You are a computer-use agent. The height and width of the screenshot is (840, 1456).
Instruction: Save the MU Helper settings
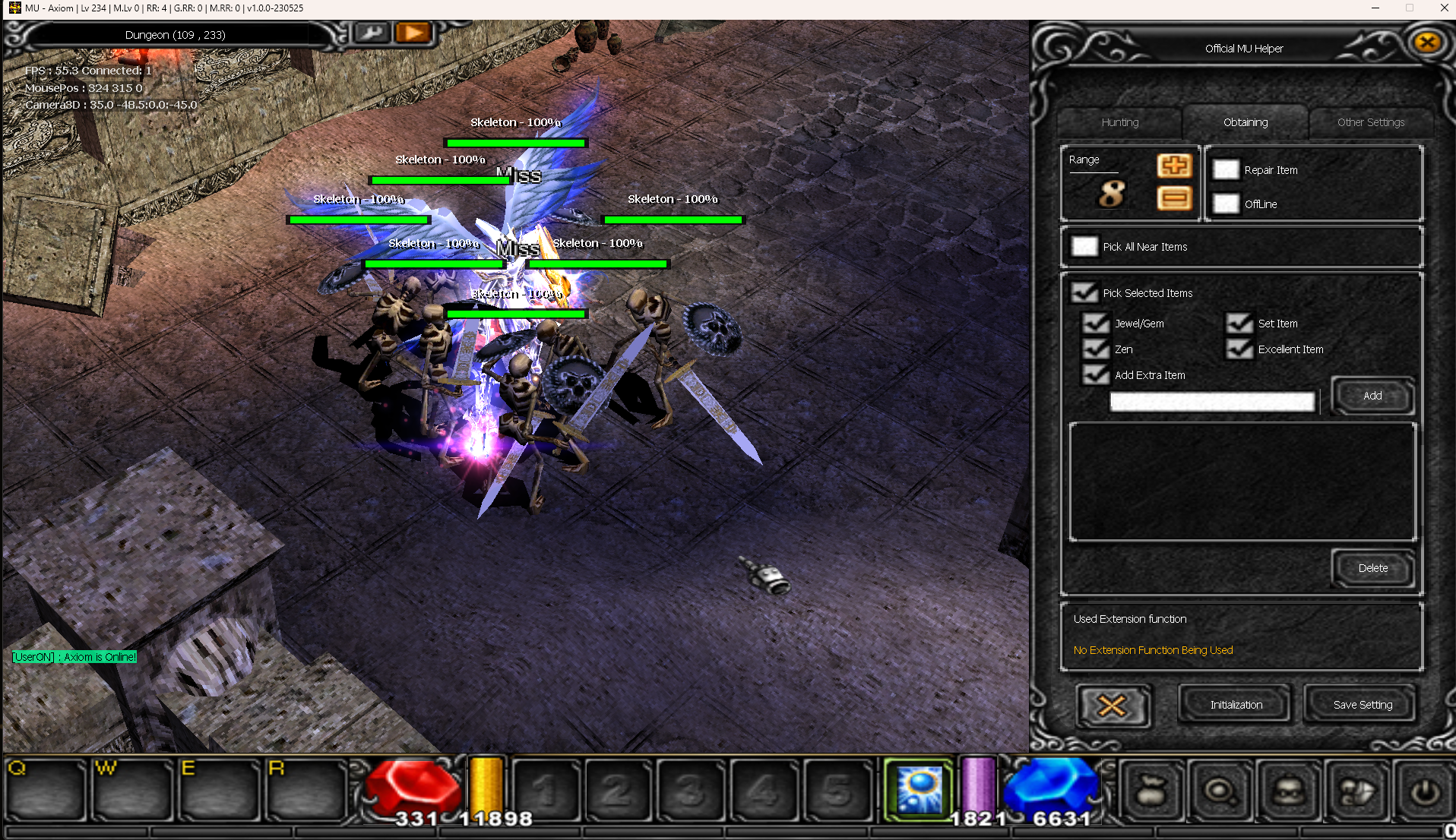pos(1363,705)
